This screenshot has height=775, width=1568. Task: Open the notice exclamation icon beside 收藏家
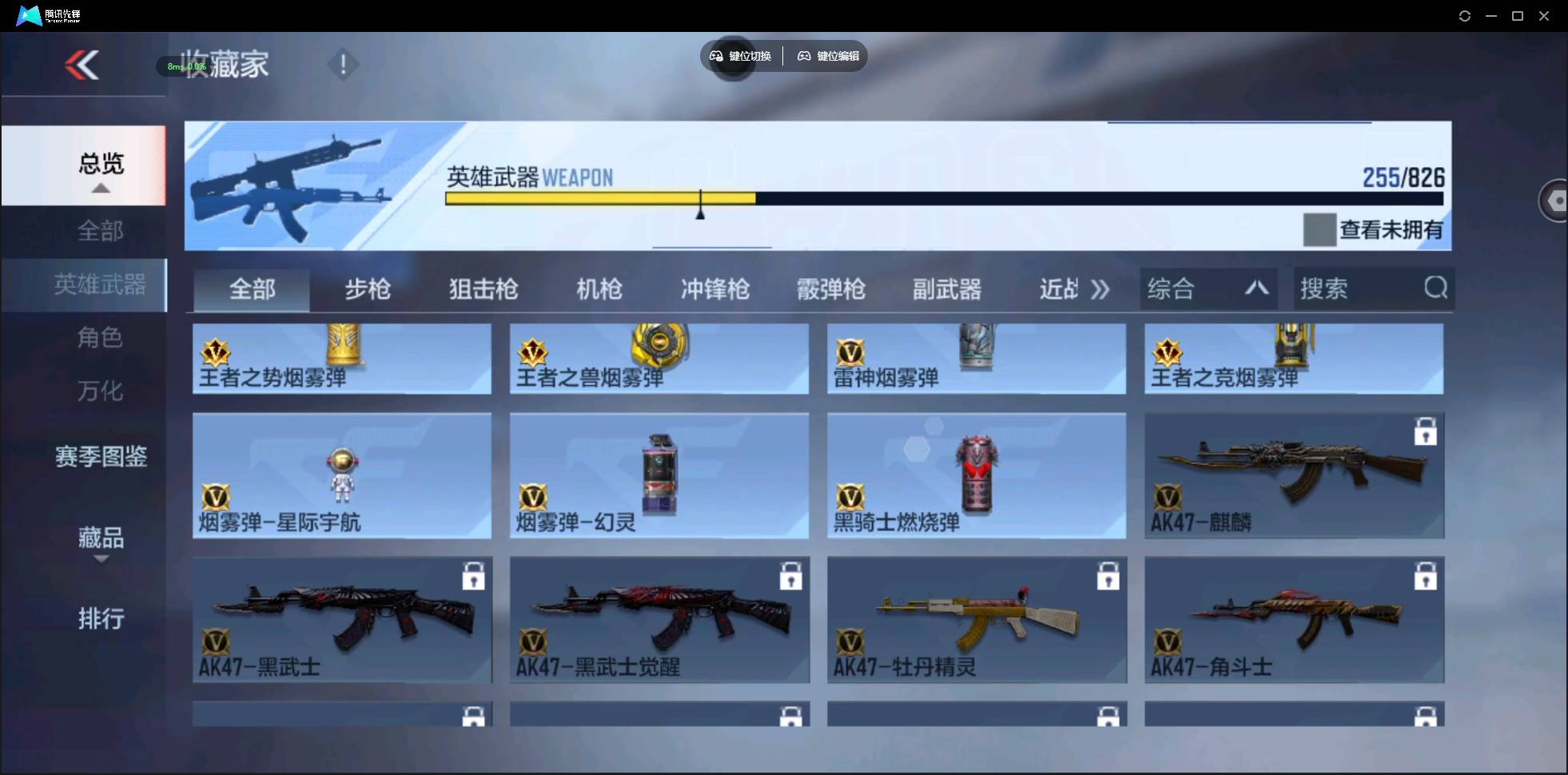coord(343,63)
